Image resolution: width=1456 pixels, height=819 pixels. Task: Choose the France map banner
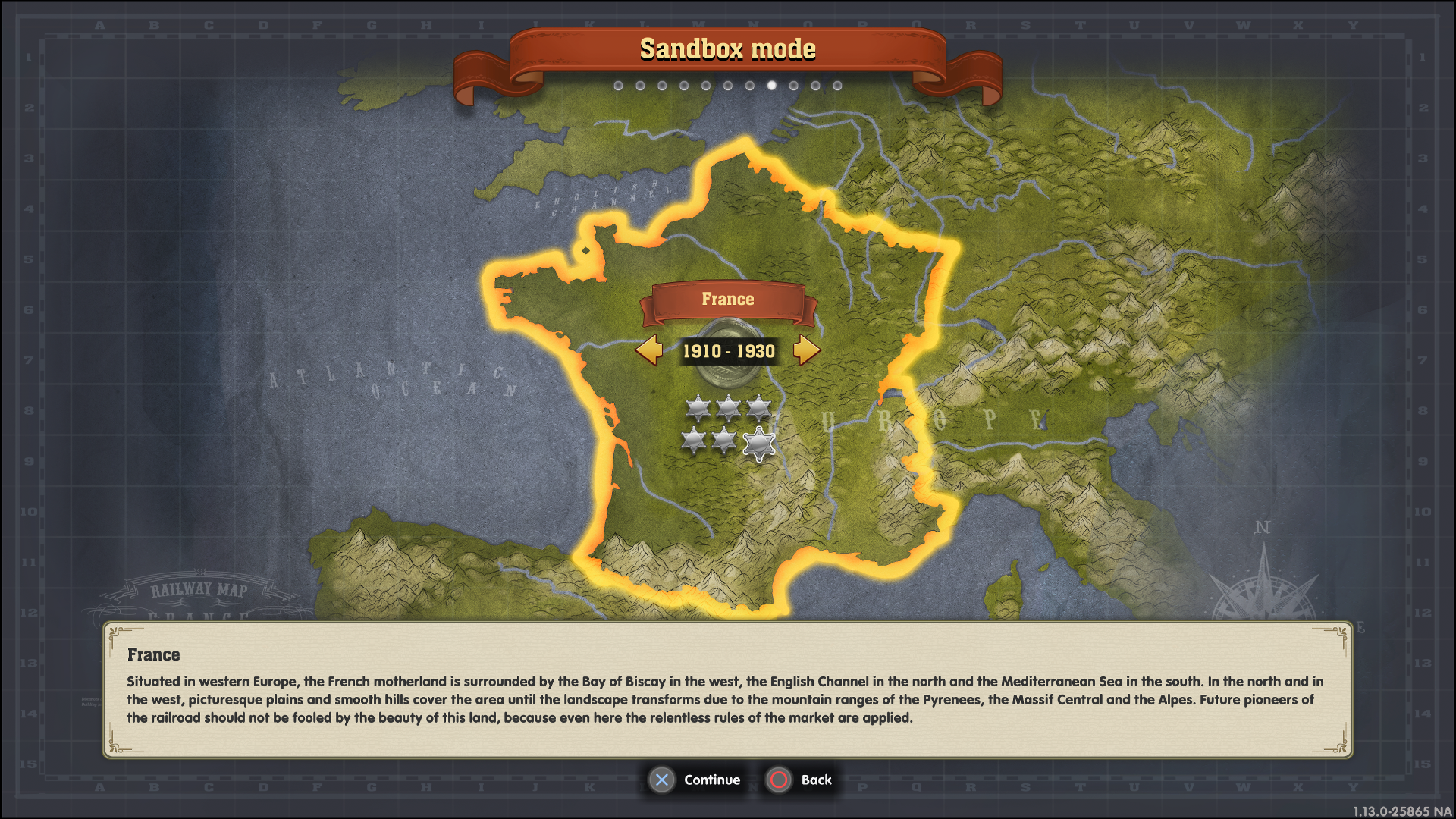point(727,300)
